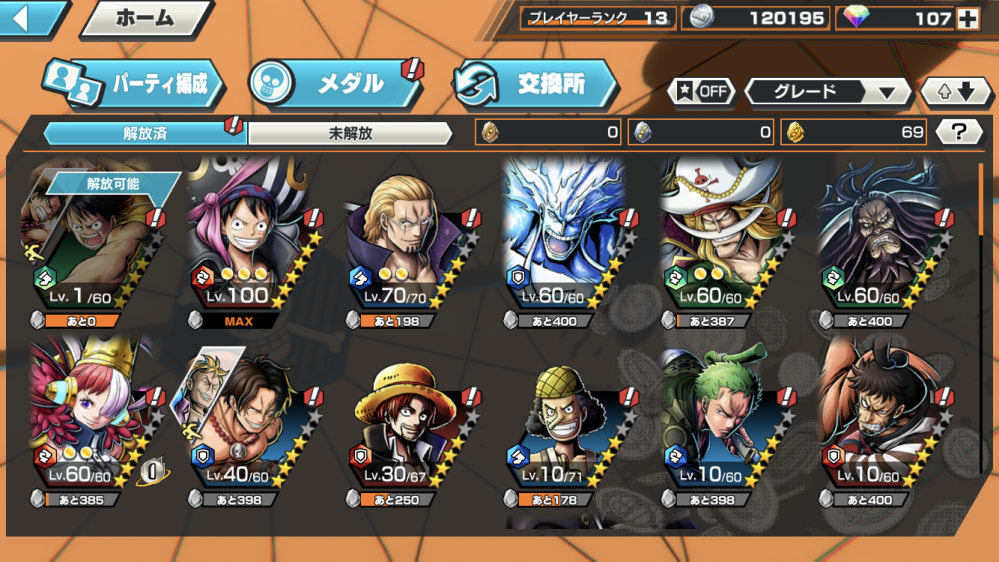Open the メダル medal menu

click(x=335, y=84)
